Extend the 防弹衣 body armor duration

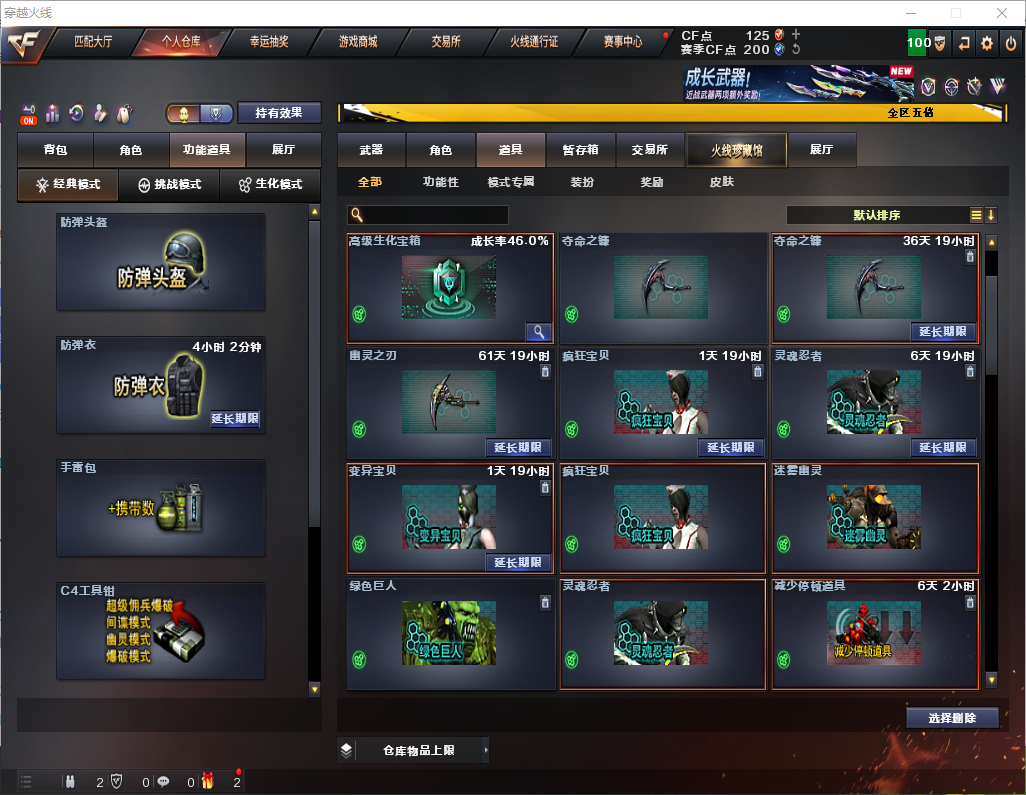point(235,420)
